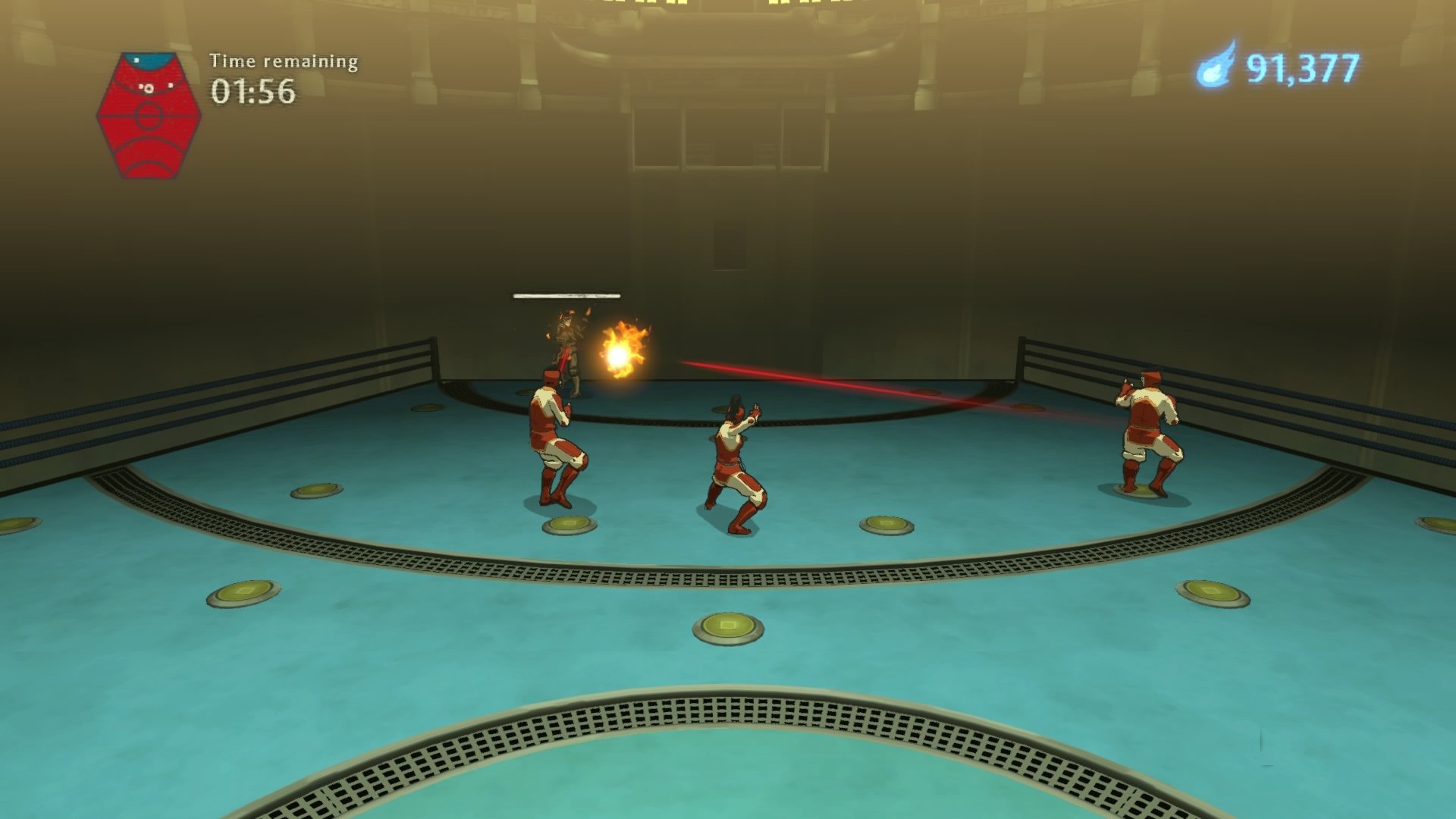Select the blue flame score icon
The image size is (1456, 819).
tap(1217, 68)
